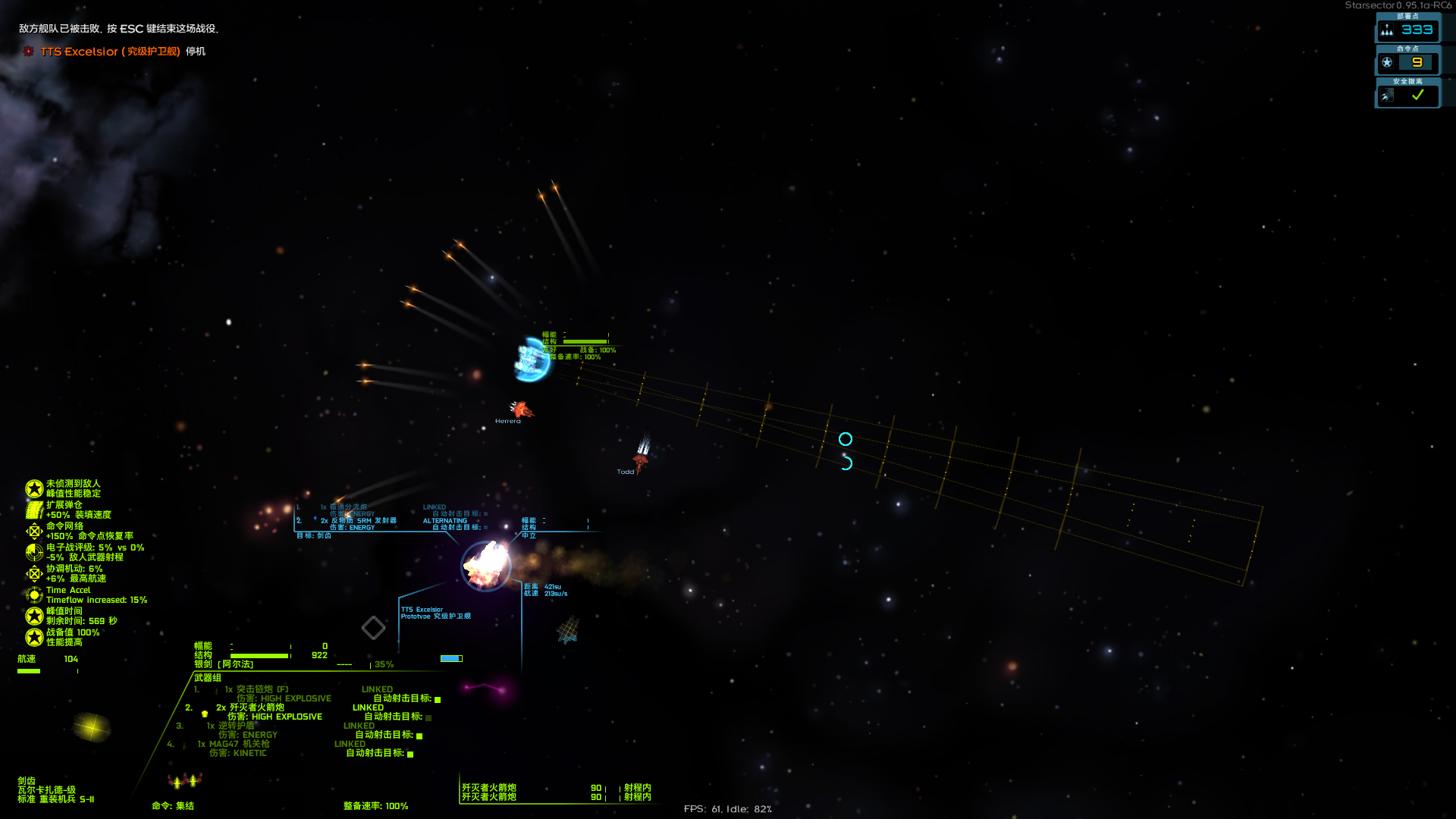Click the 扩展弹仓 status icon
The image size is (1456, 819).
pos(34,510)
